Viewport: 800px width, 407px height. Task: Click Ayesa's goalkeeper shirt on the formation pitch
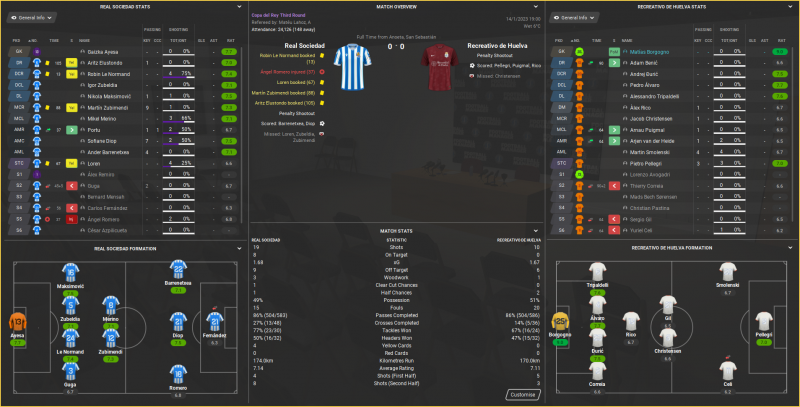pos(20,323)
